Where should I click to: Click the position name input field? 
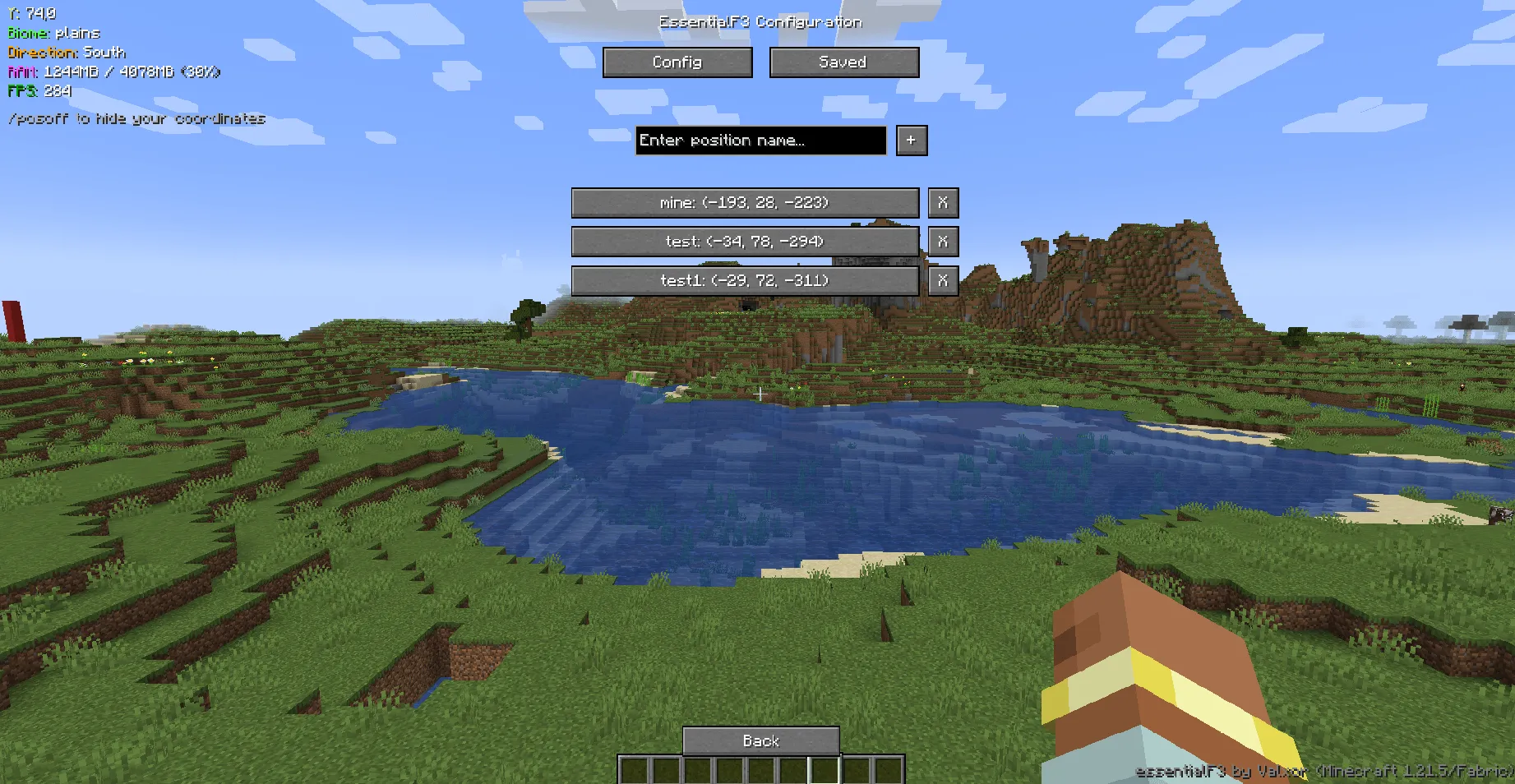coord(760,141)
